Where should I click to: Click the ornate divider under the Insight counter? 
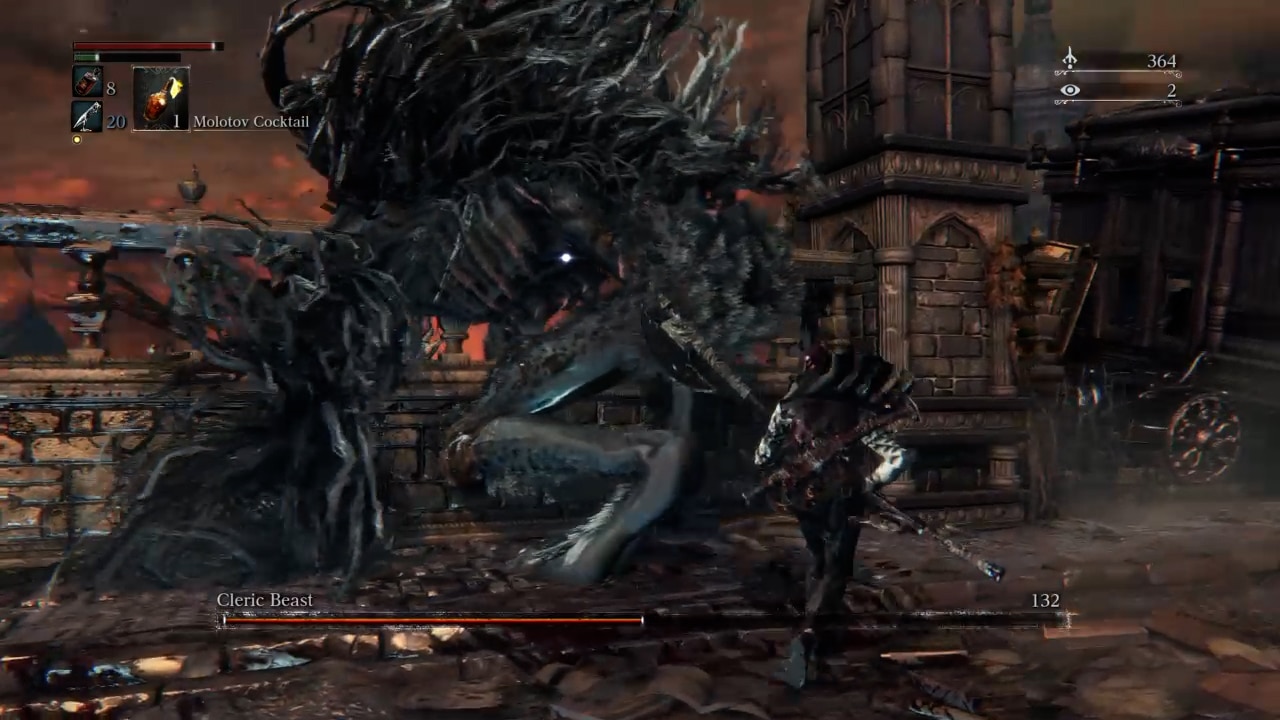pyautogui.click(x=1115, y=101)
